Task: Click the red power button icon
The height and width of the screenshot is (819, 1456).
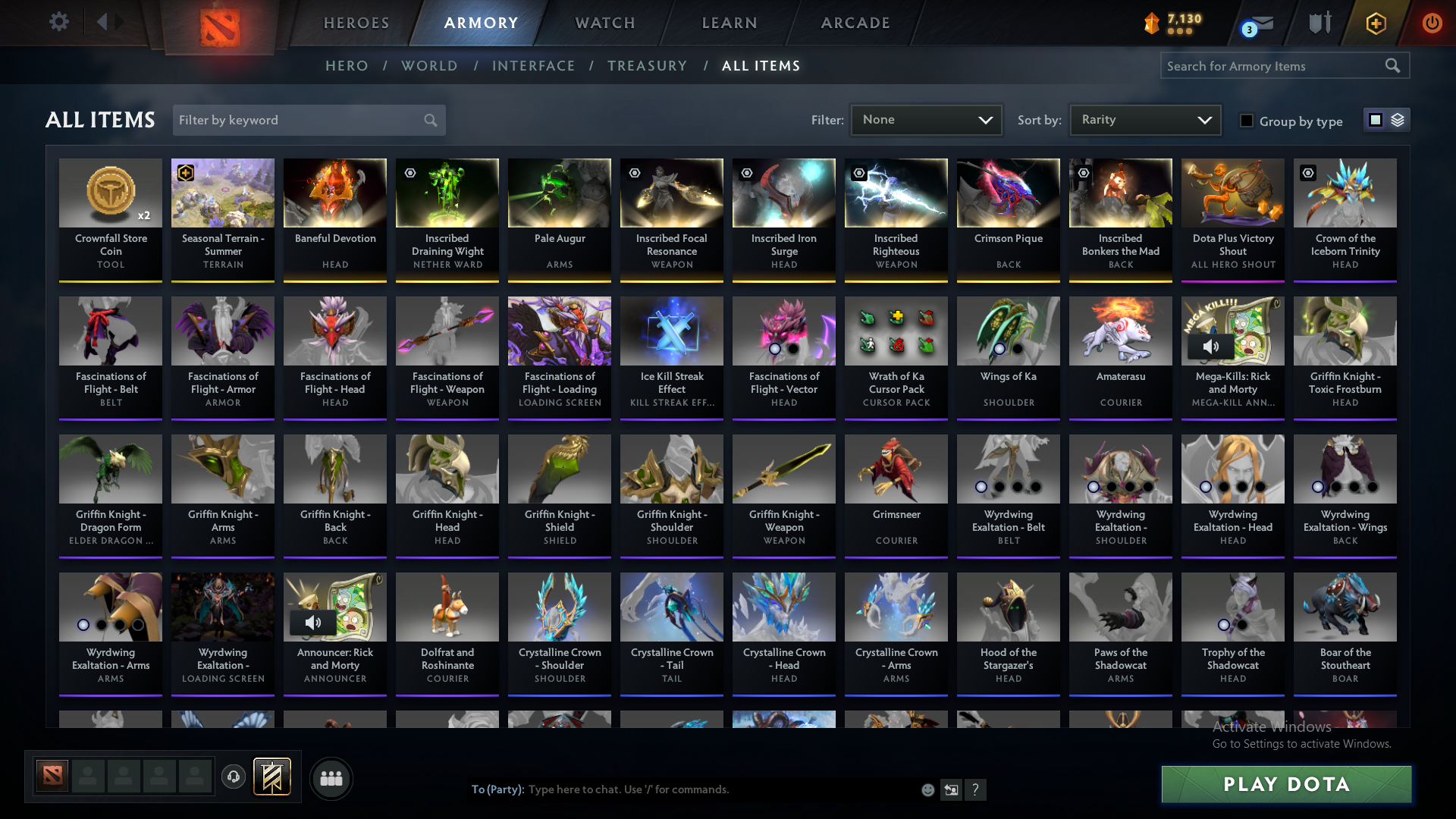Action: 1432,24
